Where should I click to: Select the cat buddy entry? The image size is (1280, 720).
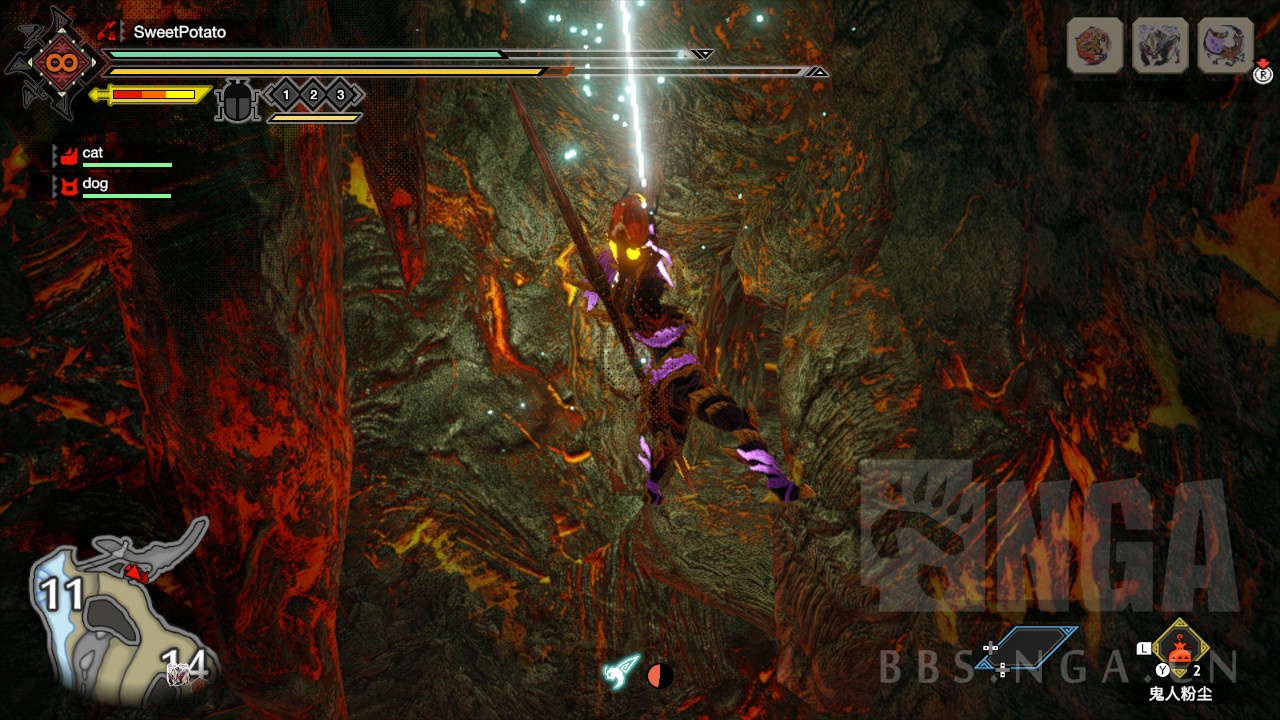93,154
